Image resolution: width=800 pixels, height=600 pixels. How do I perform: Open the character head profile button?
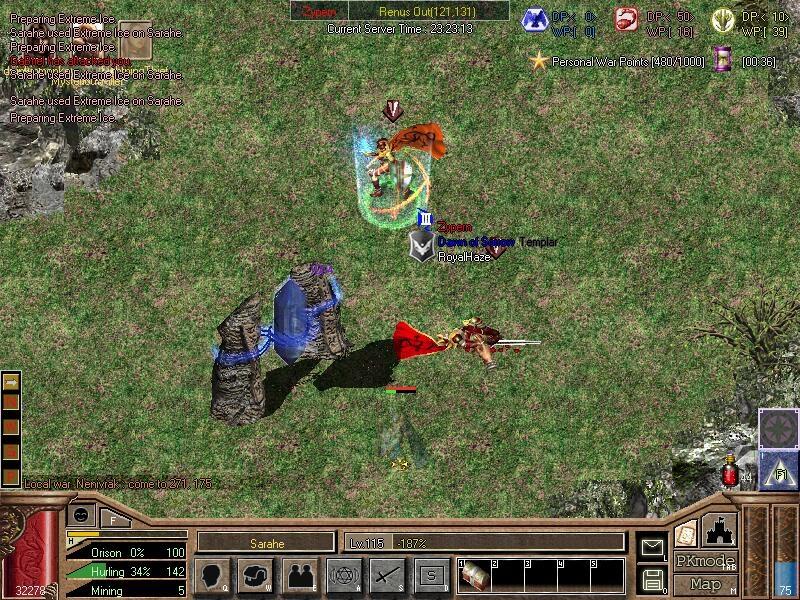[x=214, y=575]
